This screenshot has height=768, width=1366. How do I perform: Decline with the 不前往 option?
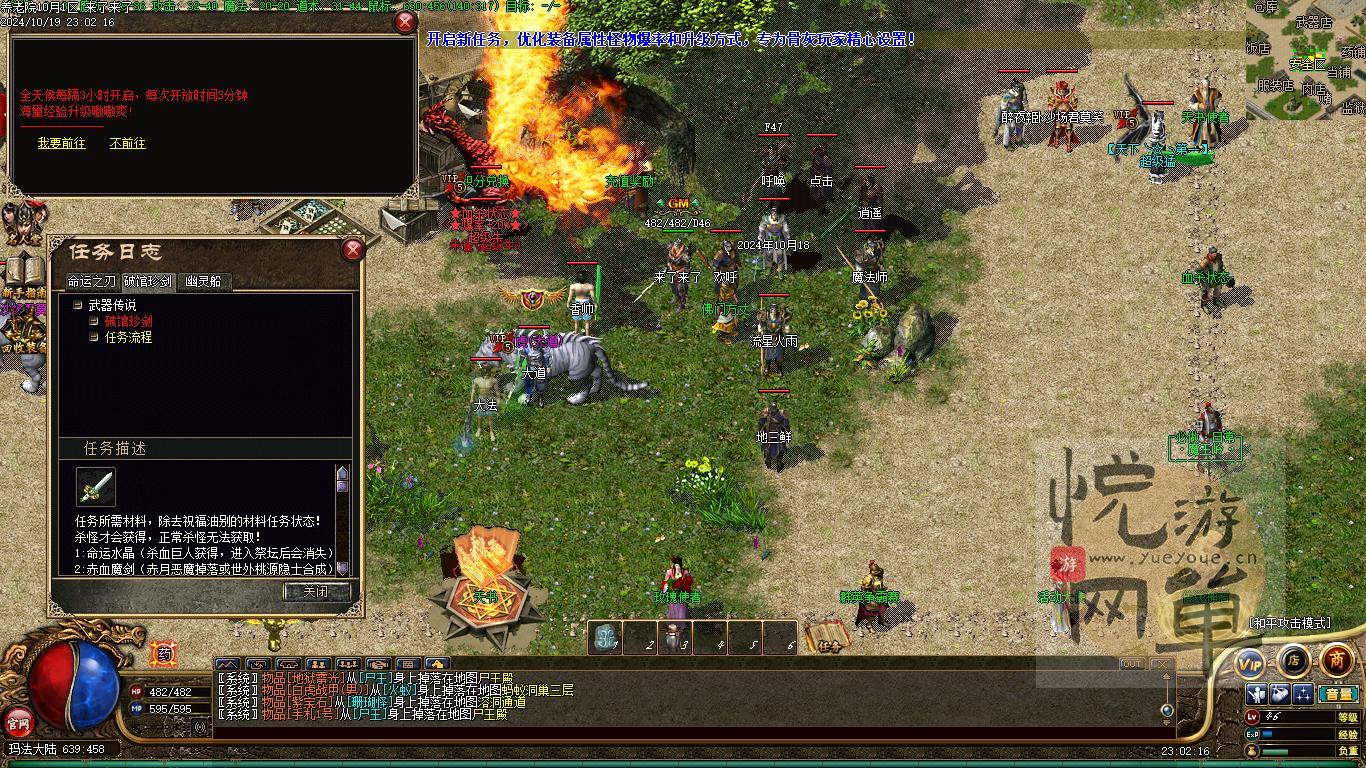tap(127, 143)
